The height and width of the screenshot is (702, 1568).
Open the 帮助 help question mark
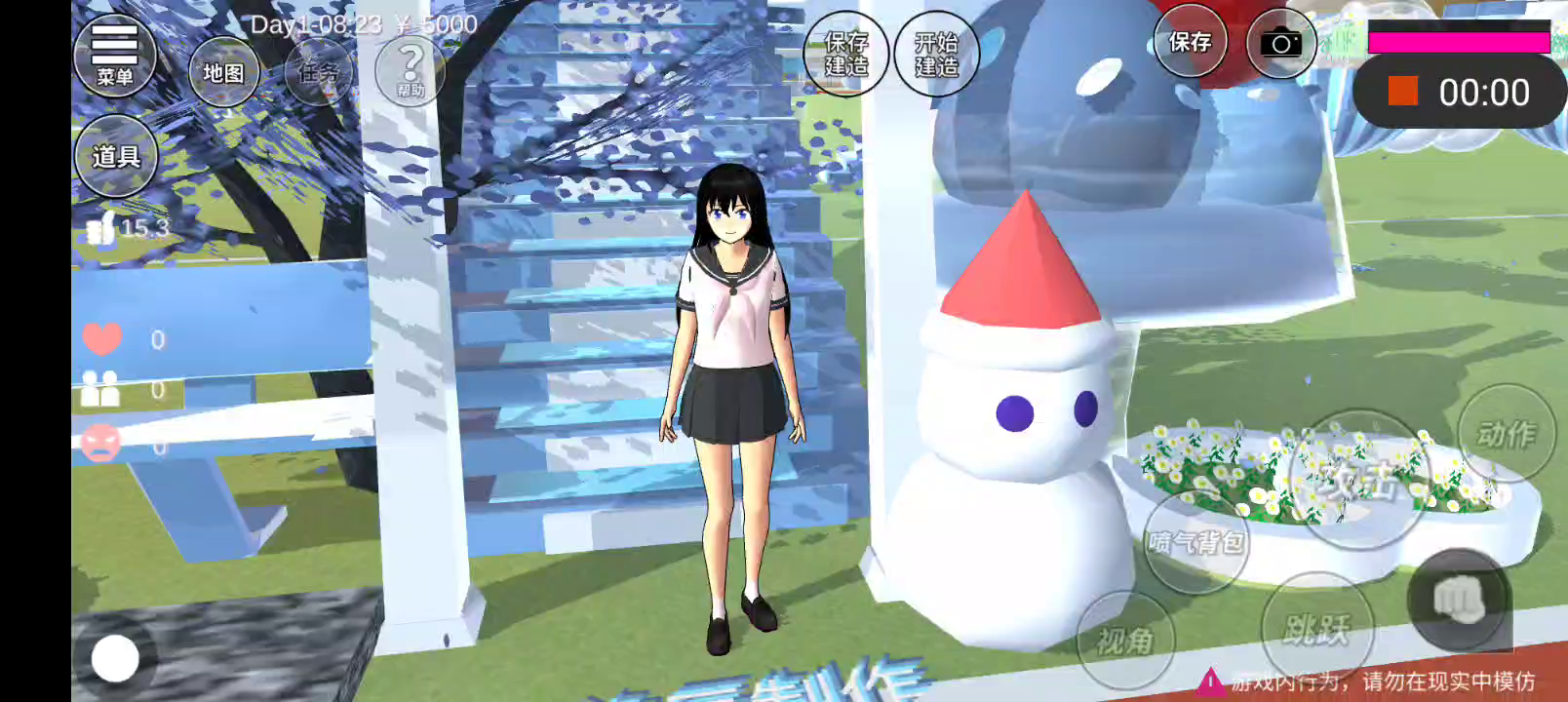point(411,70)
